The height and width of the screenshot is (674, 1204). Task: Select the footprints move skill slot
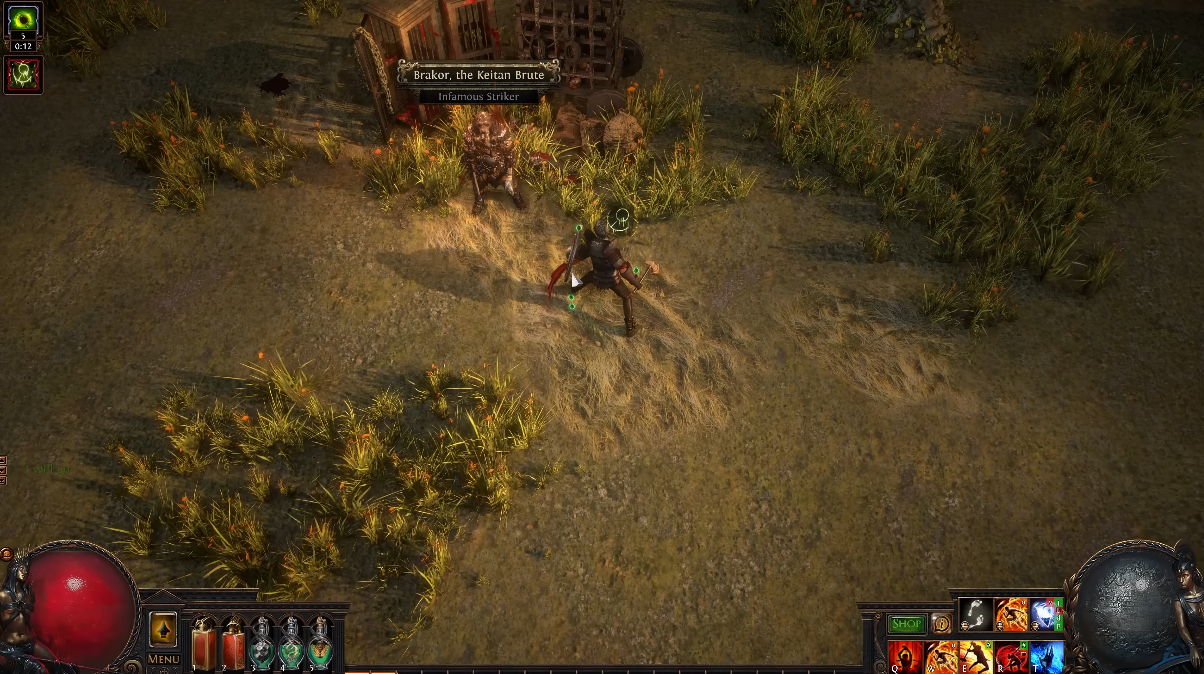coord(976,615)
